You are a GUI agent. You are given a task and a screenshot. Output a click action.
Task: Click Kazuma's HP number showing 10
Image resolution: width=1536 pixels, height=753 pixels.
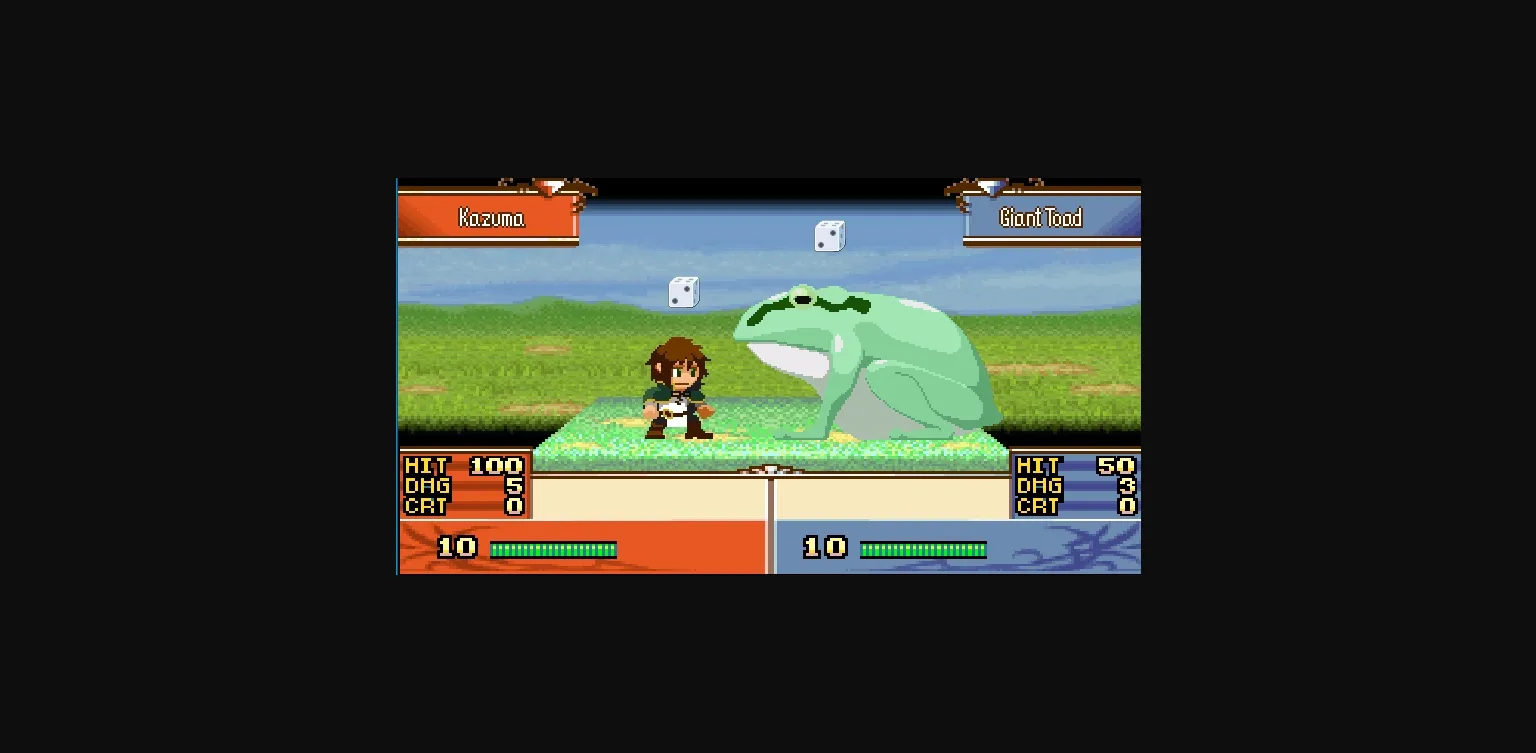[x=456, y=547]
